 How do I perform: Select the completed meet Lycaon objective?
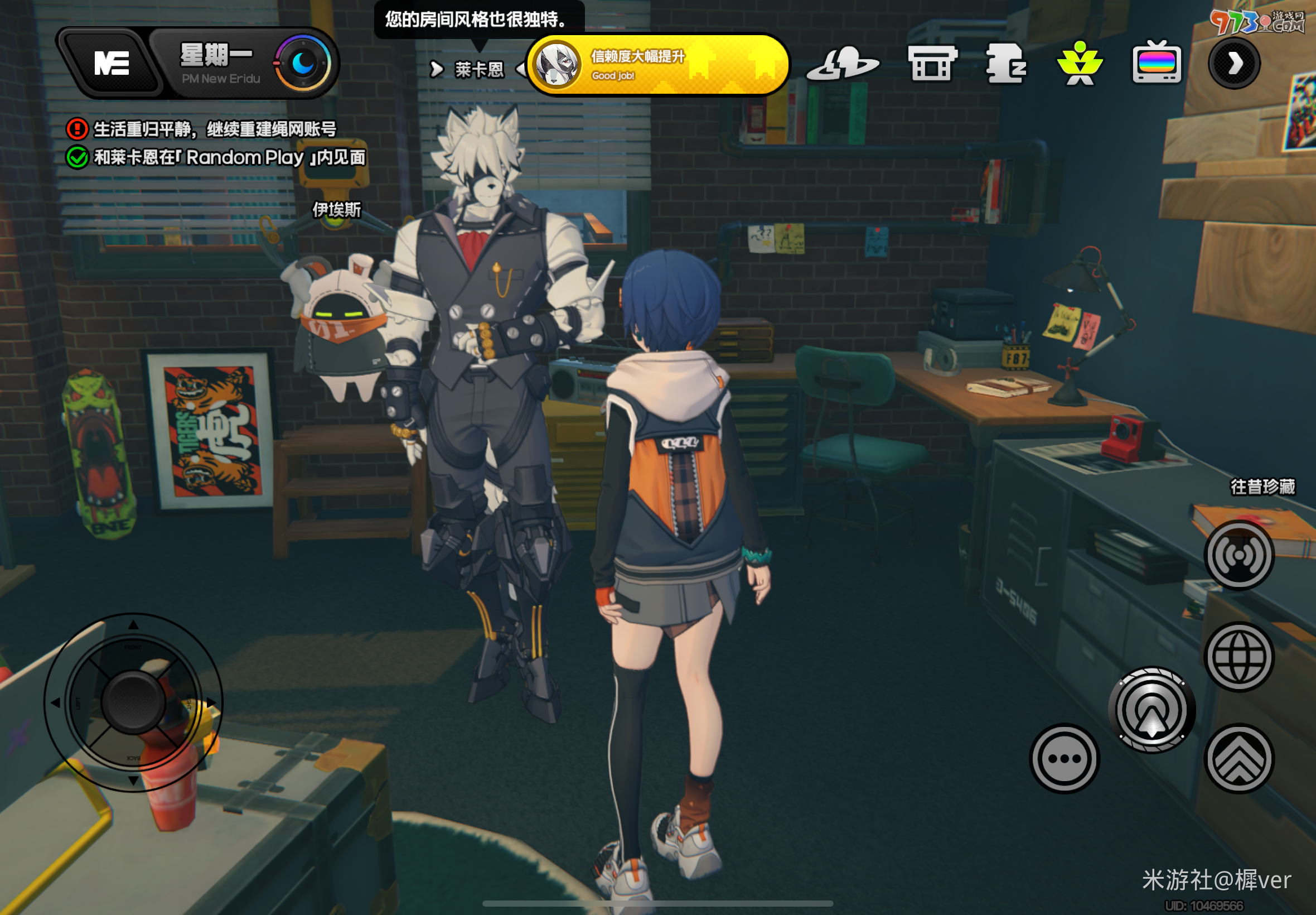coord(229,158)
